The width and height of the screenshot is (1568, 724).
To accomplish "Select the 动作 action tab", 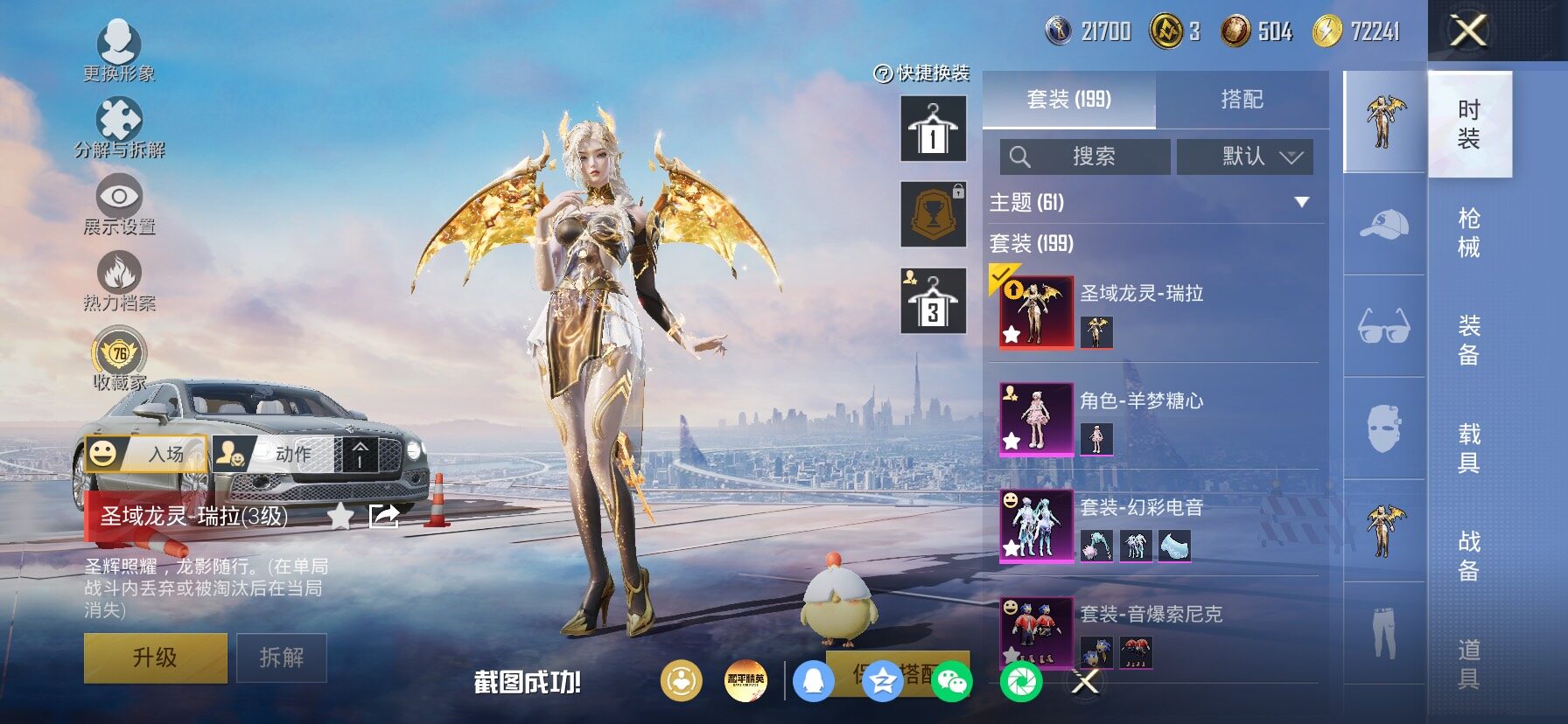I will tap(273, 454).
